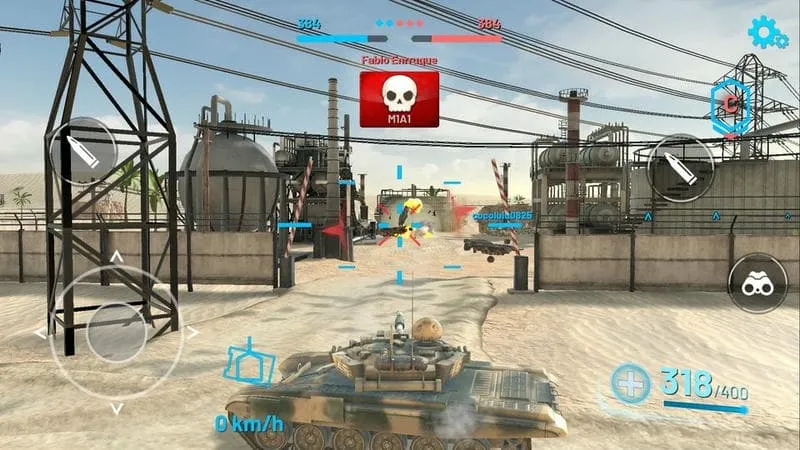The height and width of the screenshot is (450, 800).
Task: Tap the joystick's down arrow
Action: tap(116, 408)
